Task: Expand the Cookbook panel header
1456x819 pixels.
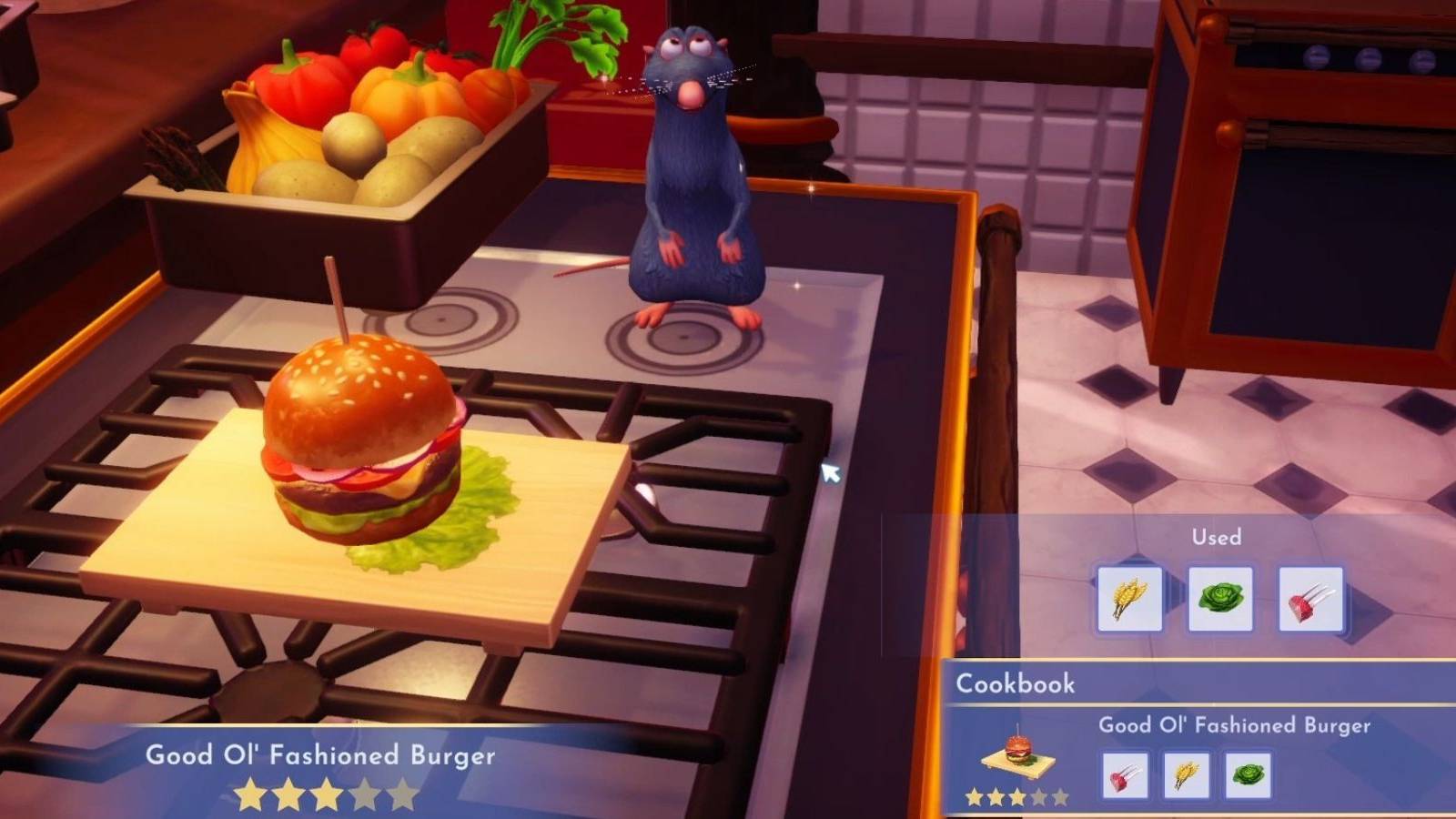Action: pyautogui.click(x=1016, y=684)
